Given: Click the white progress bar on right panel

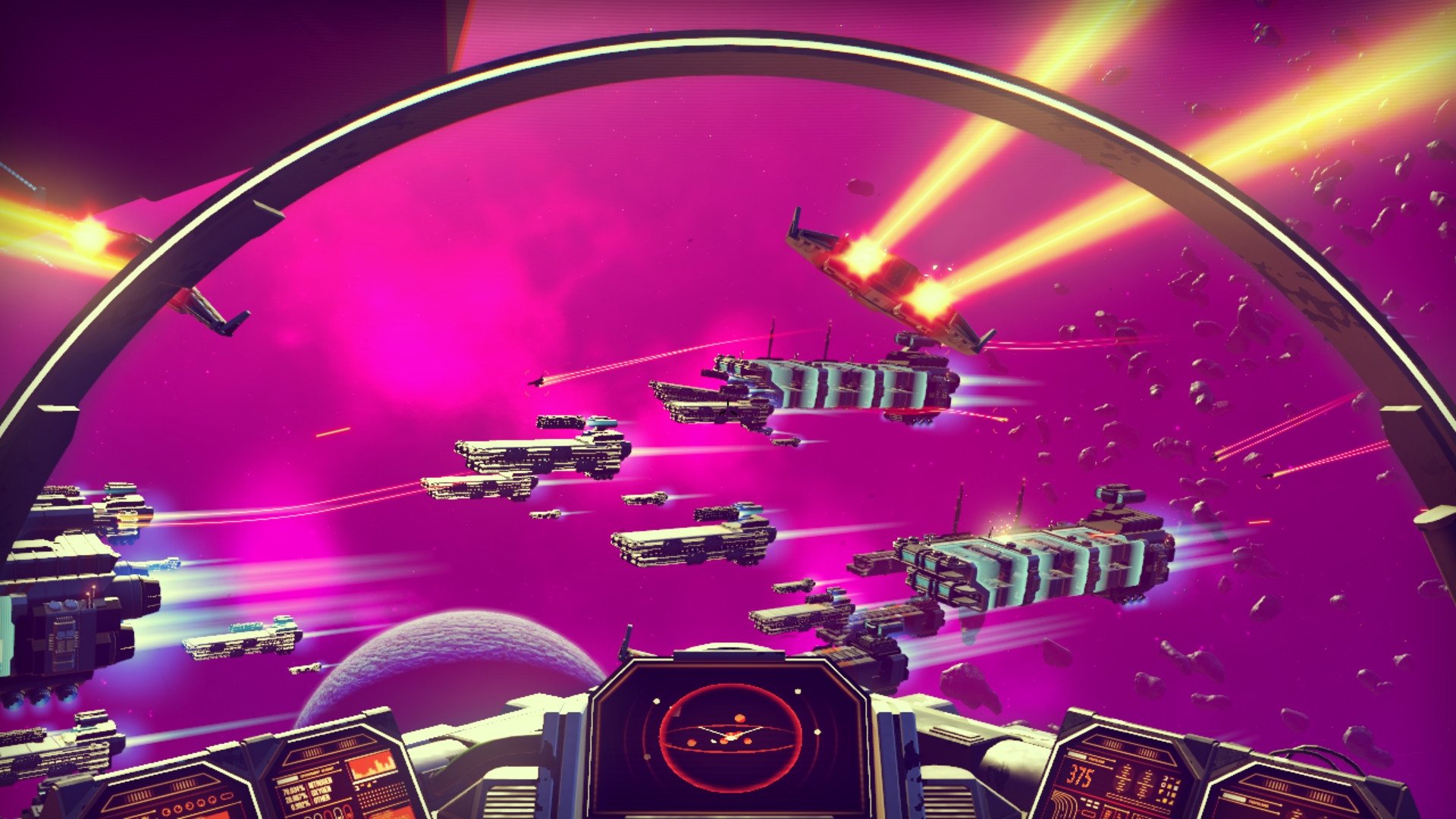Looking at the screenshot, I should point(1078,755).
